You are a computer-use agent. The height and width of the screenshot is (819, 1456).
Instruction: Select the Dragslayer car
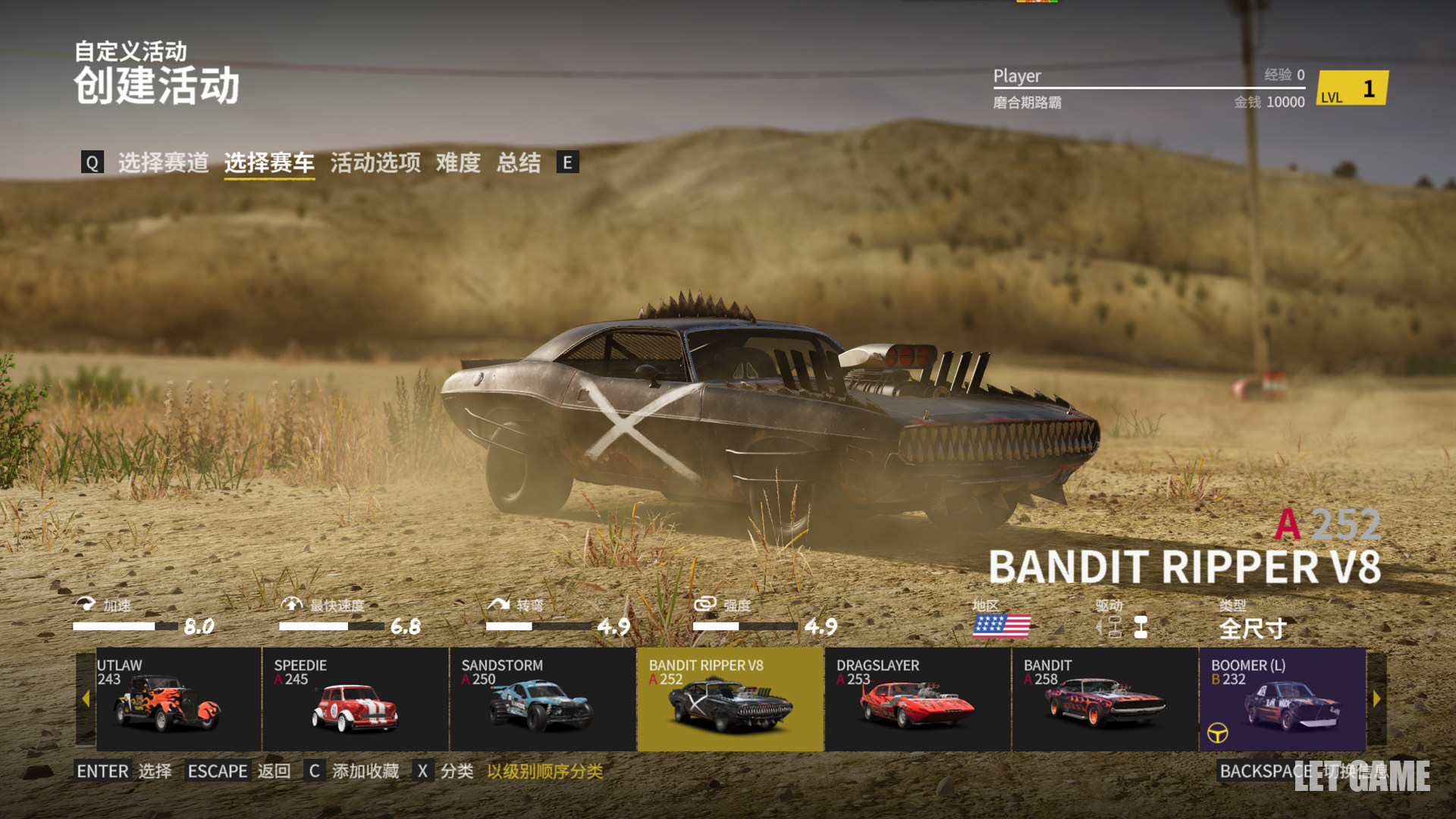918,699
